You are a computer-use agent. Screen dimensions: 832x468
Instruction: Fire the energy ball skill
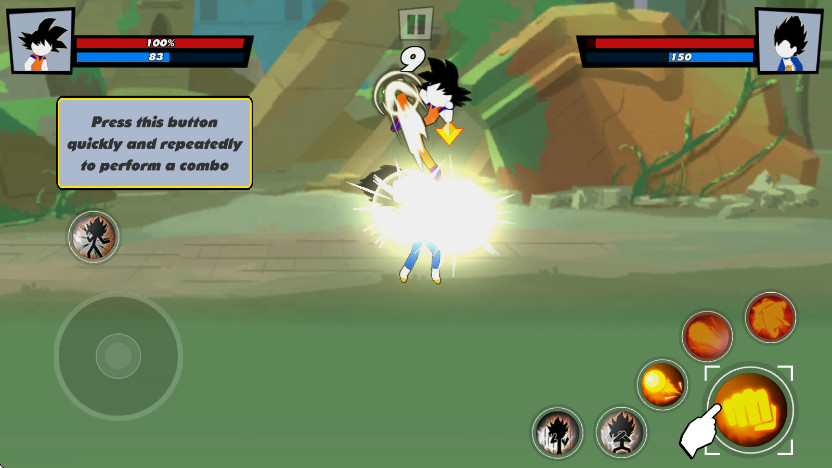point(662,383)
